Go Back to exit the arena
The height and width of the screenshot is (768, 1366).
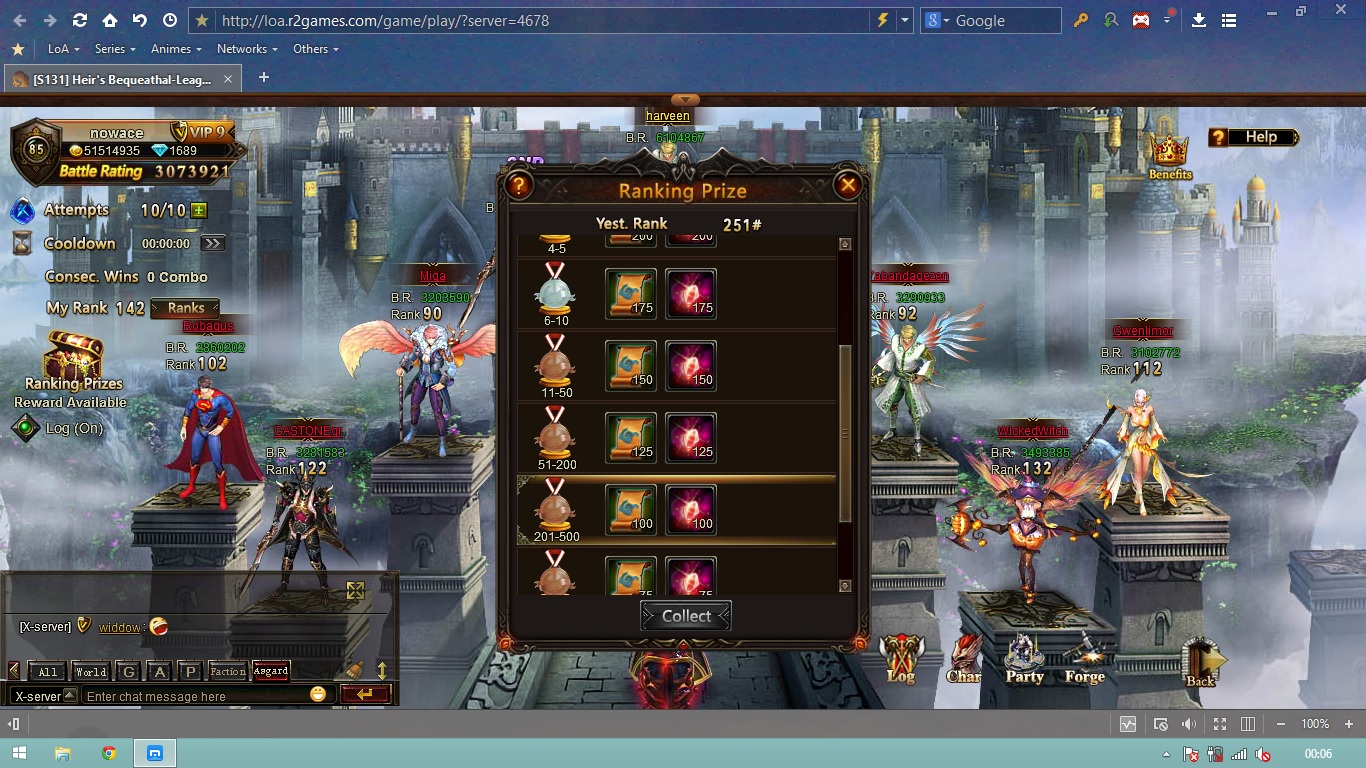1201,662
